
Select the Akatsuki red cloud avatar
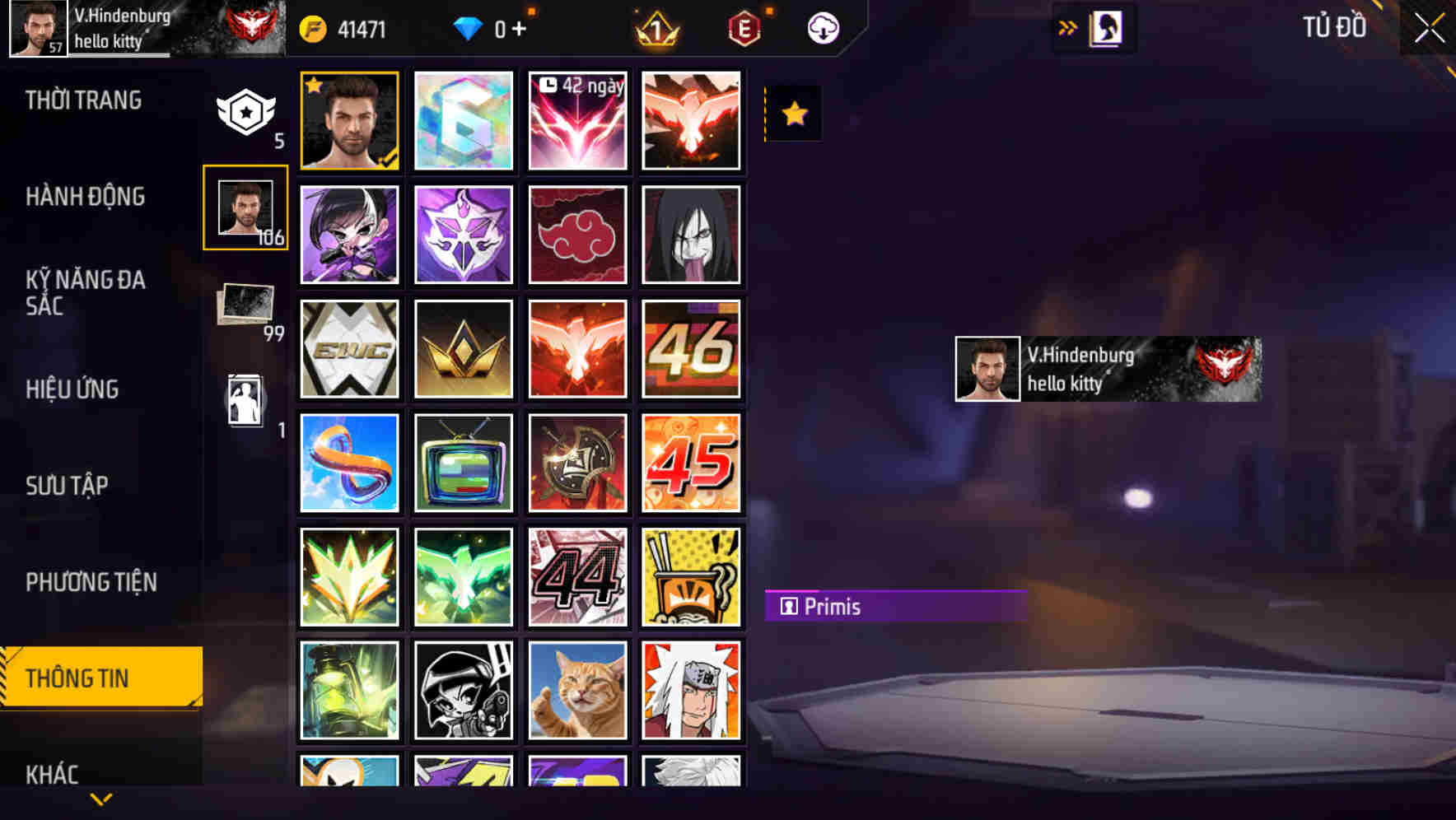tap(577, 233)
